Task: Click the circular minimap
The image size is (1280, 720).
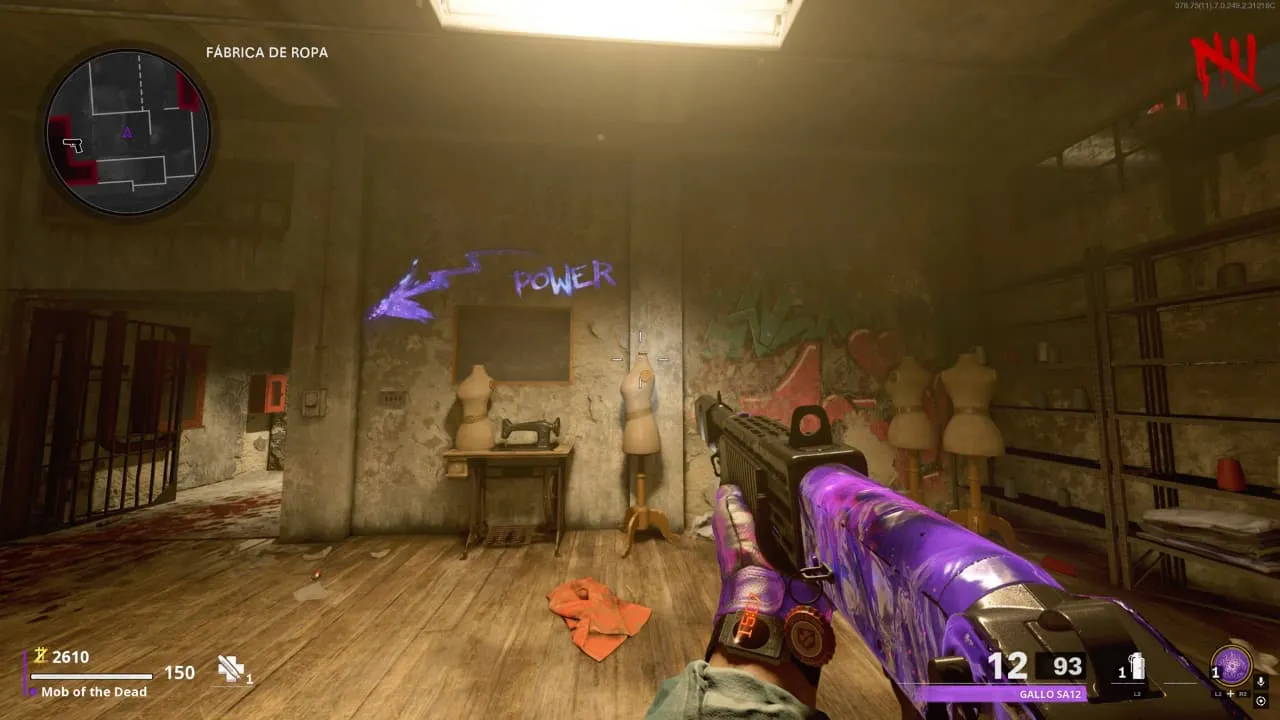Action: click(128, 133)
